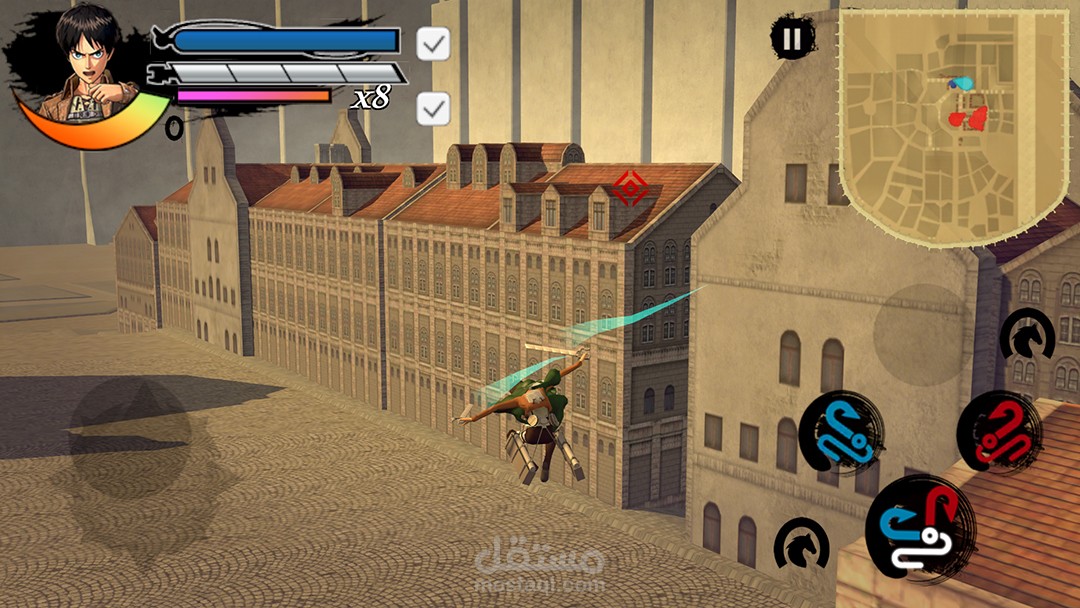Pause the game with the pause button
1080x608 pixels.
(791, 39)
